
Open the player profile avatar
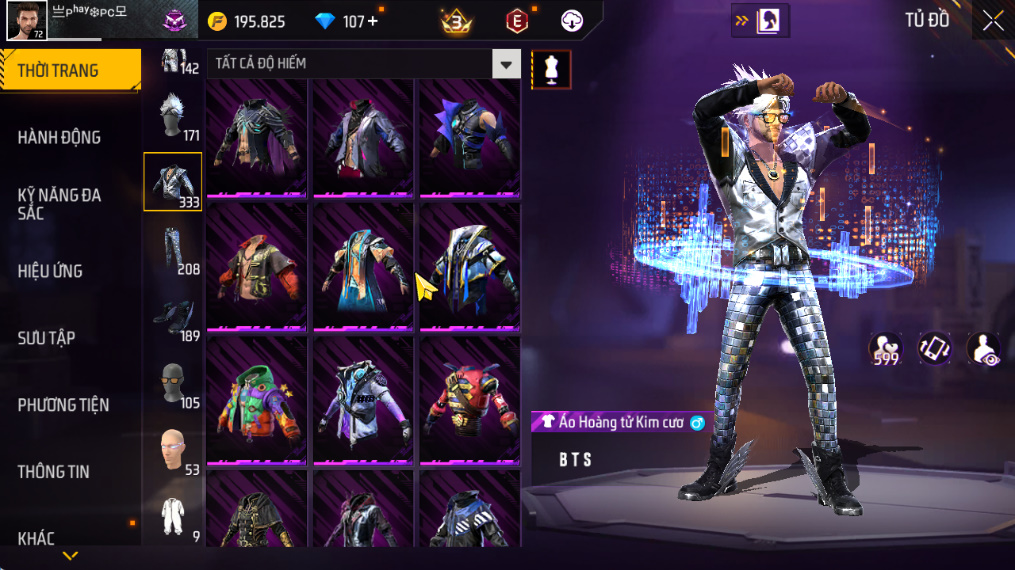(27, 20)
